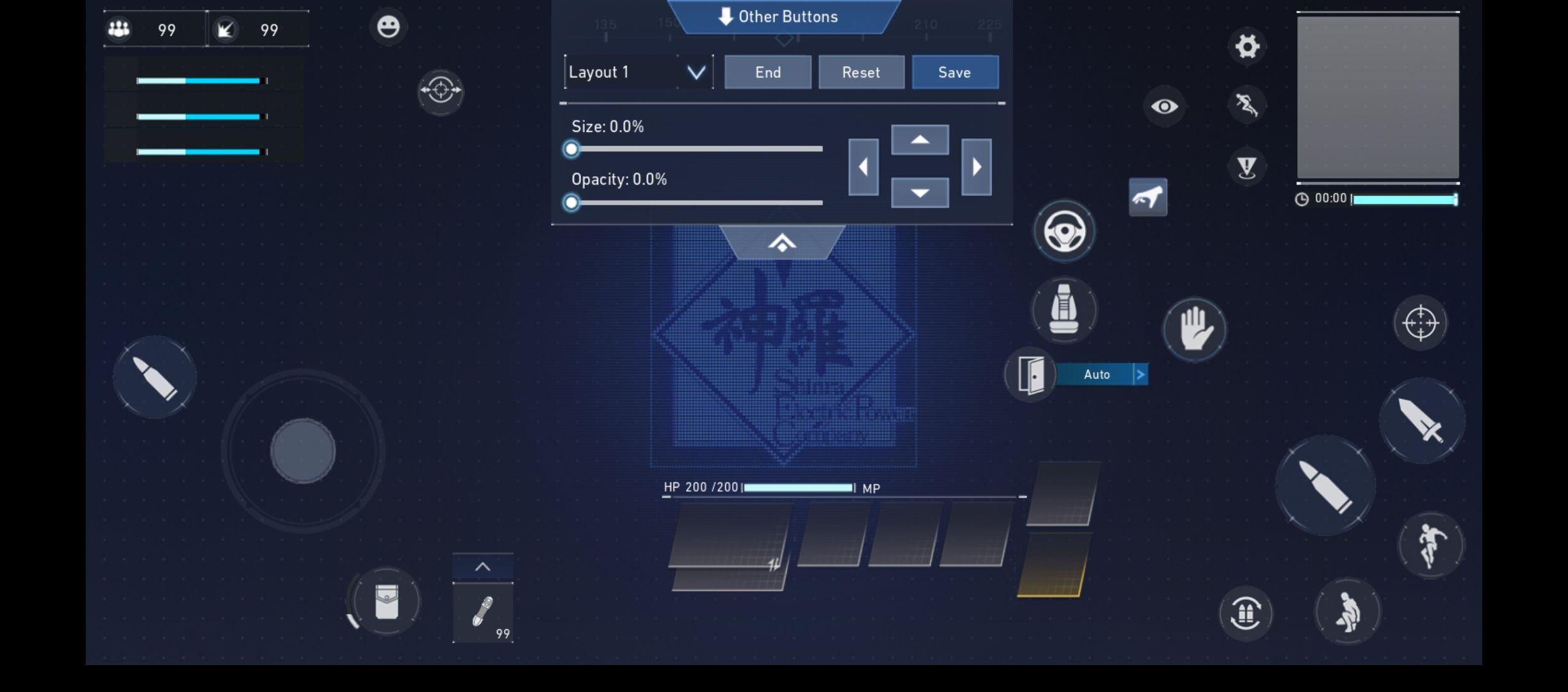Image resolution: width=1568 pixels, height=692 pixels.
Task: Expand the grenade selection chevron
Action: (x=484, y=566)
